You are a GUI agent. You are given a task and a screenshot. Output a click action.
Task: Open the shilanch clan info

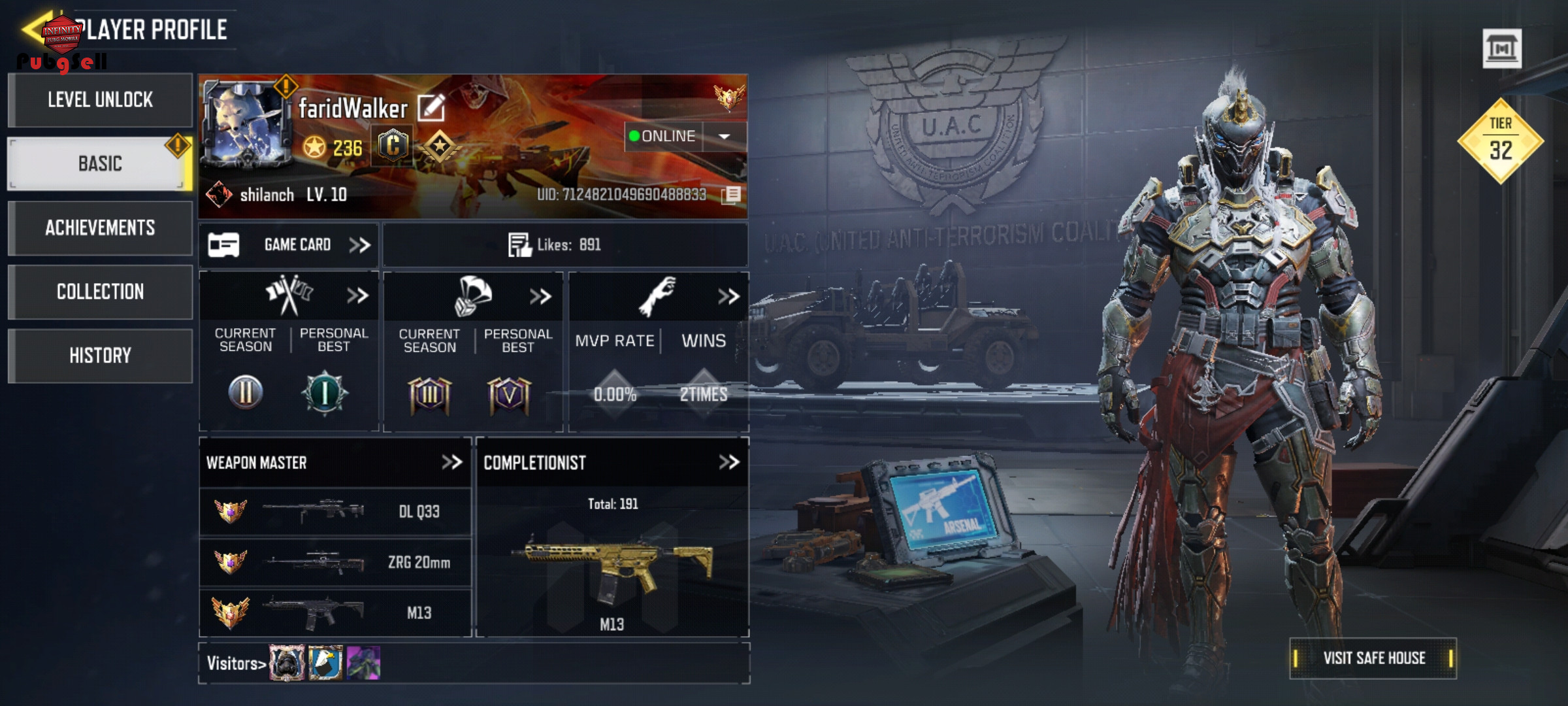(x=267, y=195)
